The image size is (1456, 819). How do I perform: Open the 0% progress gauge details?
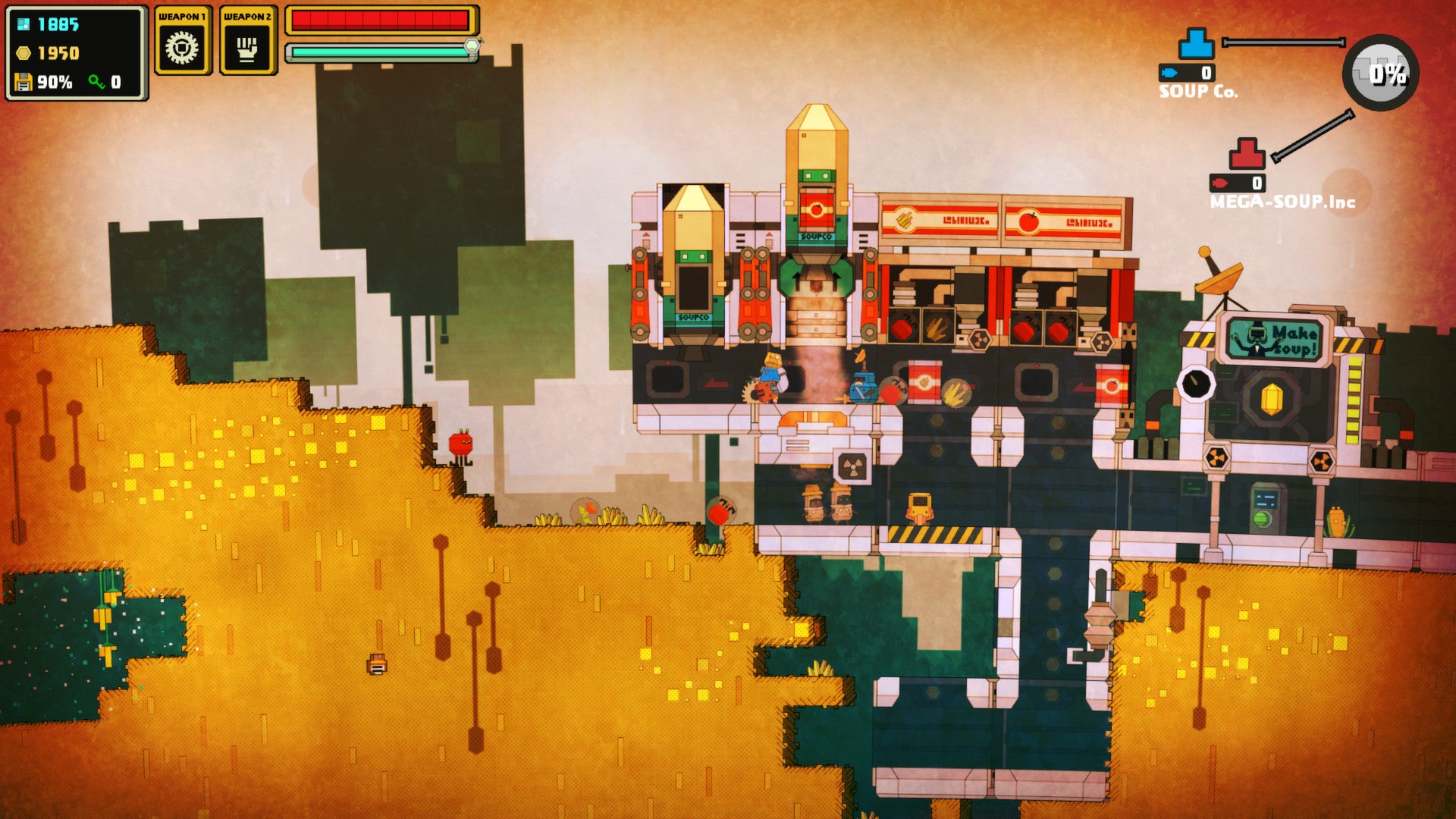(x=1382, y=72)
